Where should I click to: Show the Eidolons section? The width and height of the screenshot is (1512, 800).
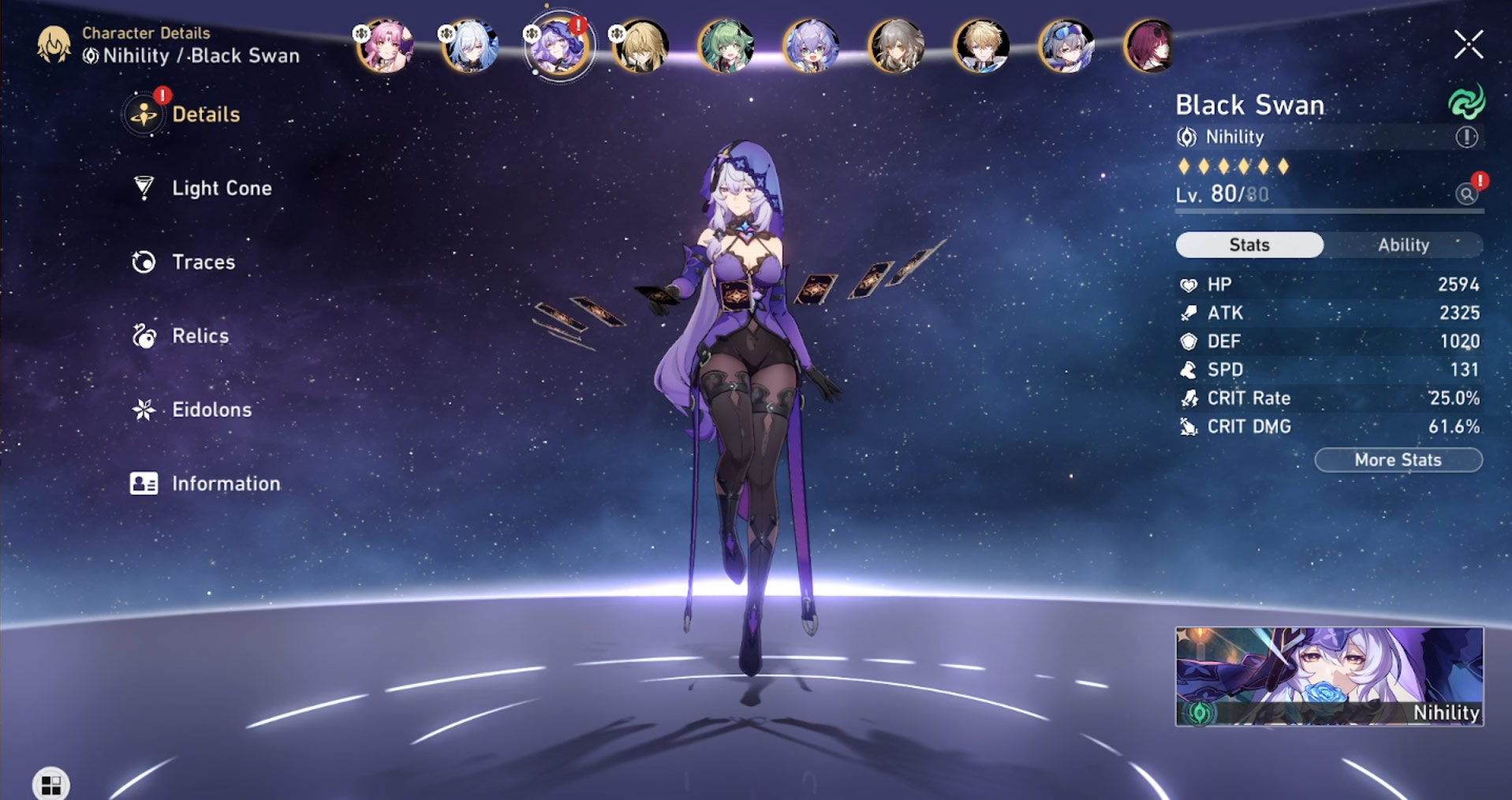tap(211, 409)
